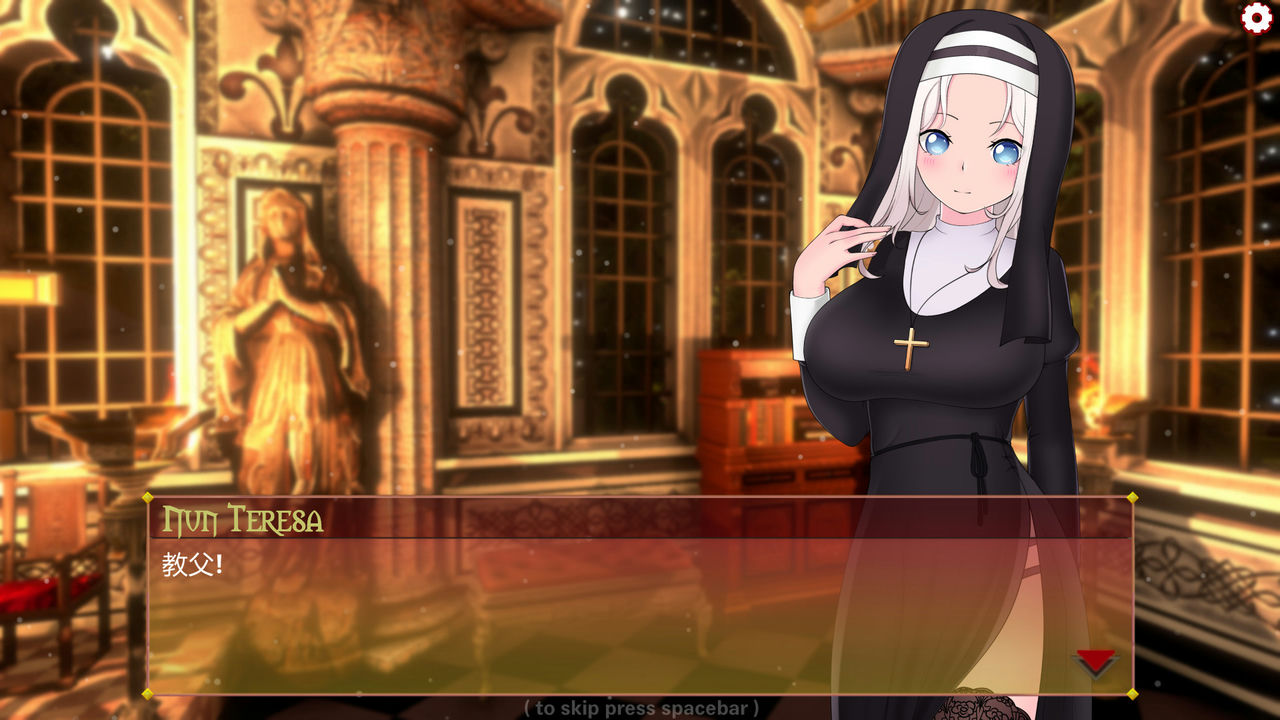Expand the dialogue with the downward red chevron

coord(1094,663)
